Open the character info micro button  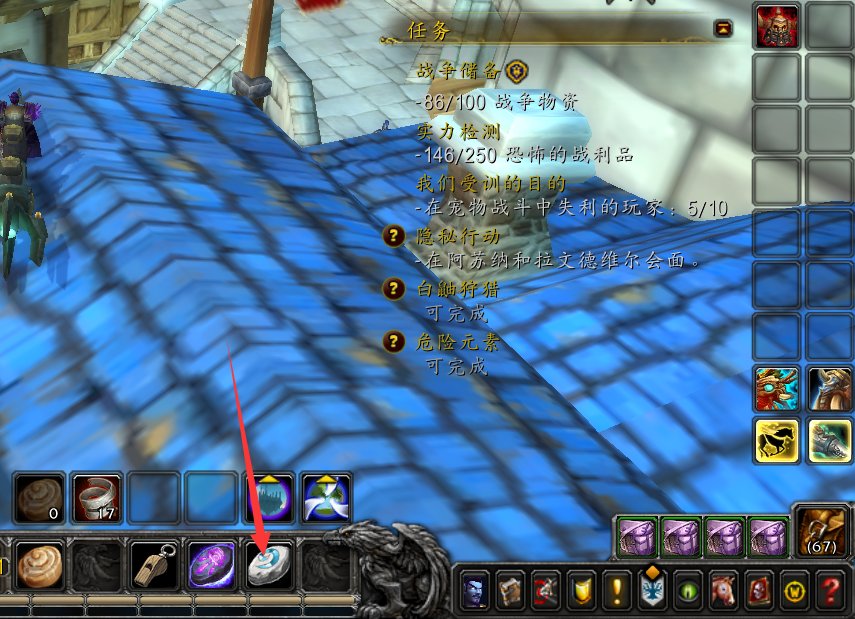coord(474,590)
